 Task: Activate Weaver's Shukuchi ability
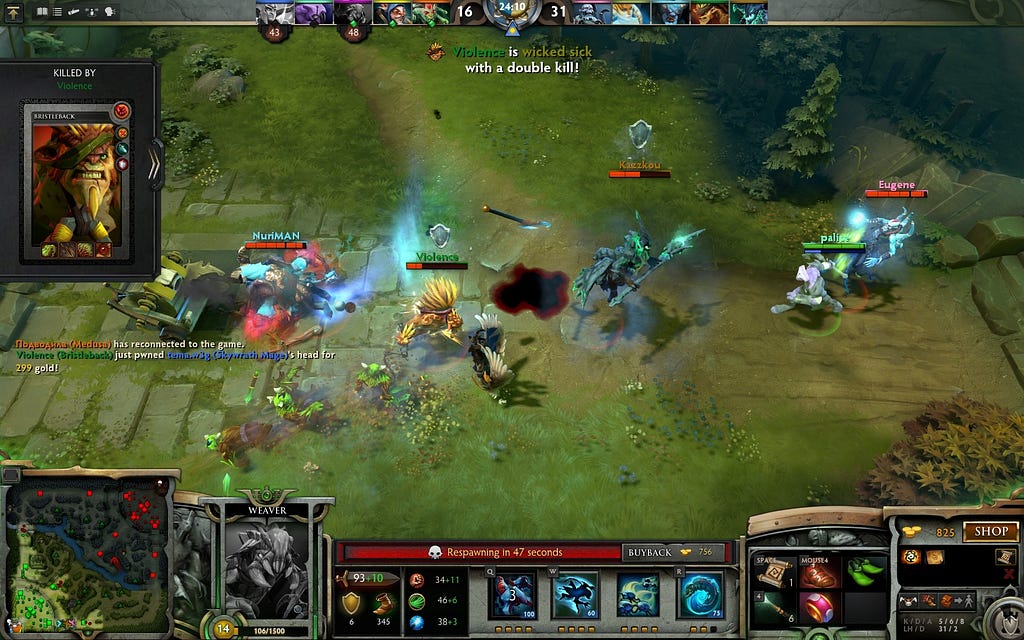click(575, 595)
